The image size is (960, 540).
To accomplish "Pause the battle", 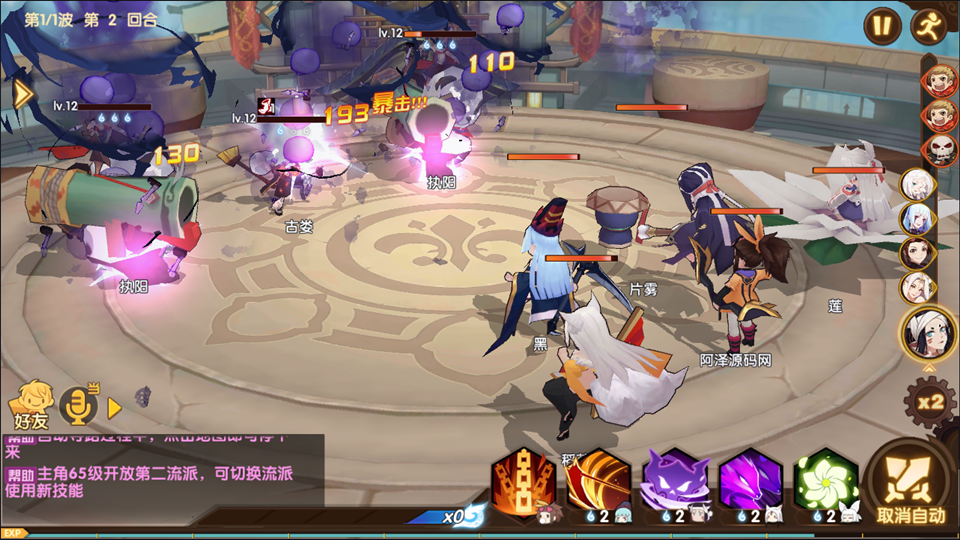I will (882, 25).
